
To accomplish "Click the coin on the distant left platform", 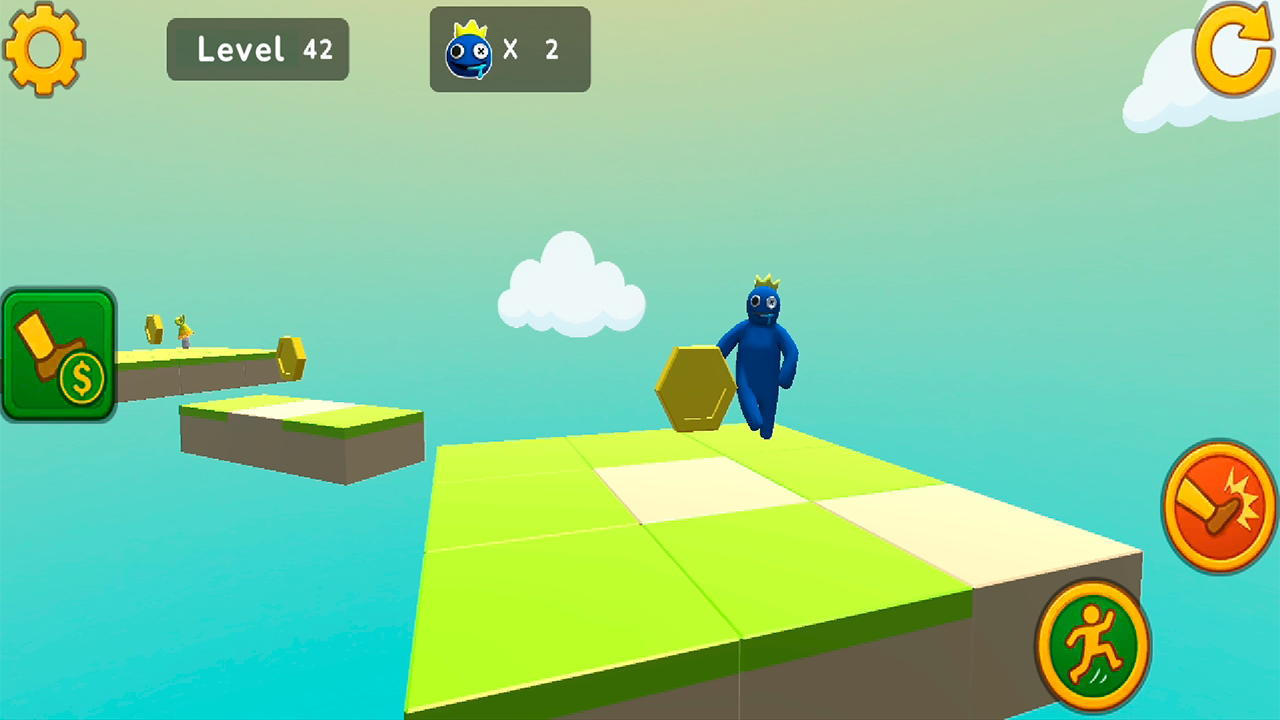I will click(153, 329).
